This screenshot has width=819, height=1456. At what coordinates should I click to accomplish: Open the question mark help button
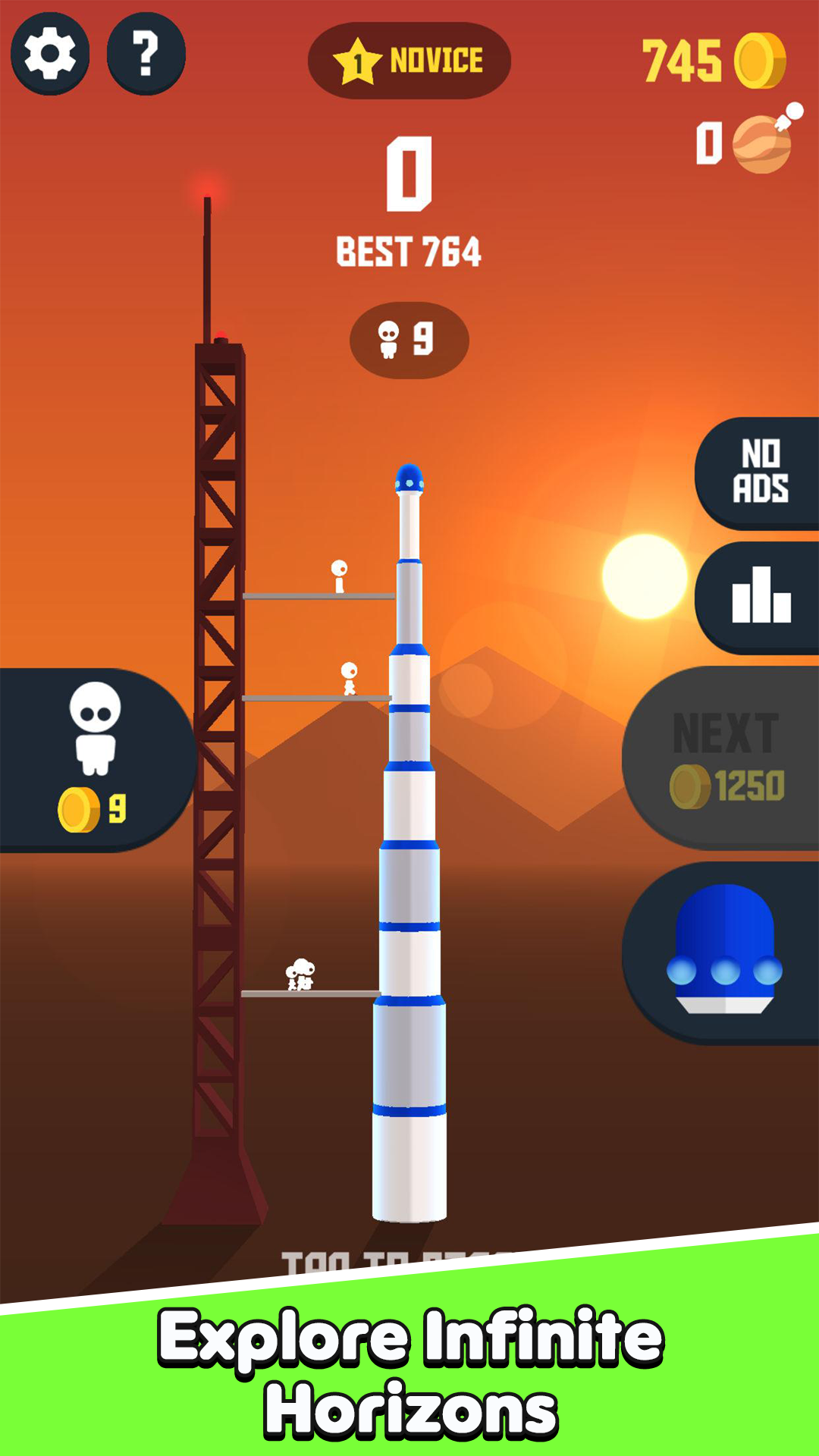(146, 54)
